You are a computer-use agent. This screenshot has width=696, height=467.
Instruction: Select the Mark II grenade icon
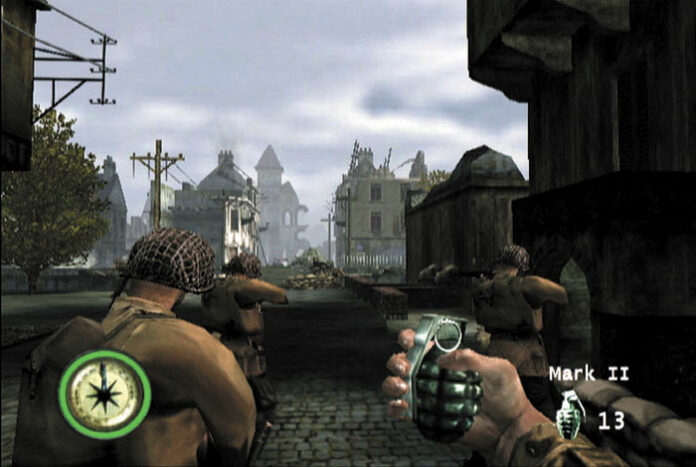coord(572,411)
